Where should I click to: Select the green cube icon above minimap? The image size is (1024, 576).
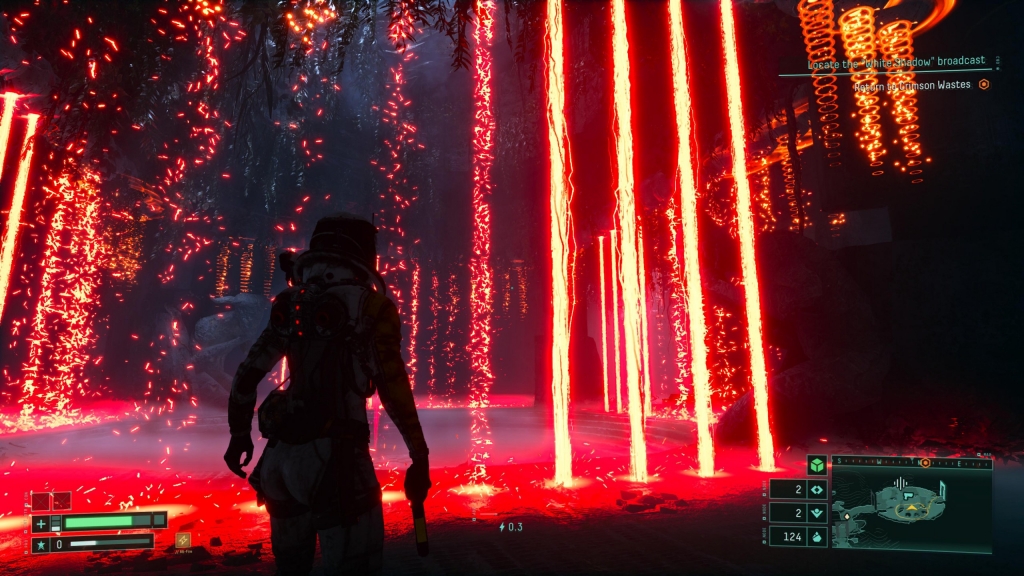(817, 465)
